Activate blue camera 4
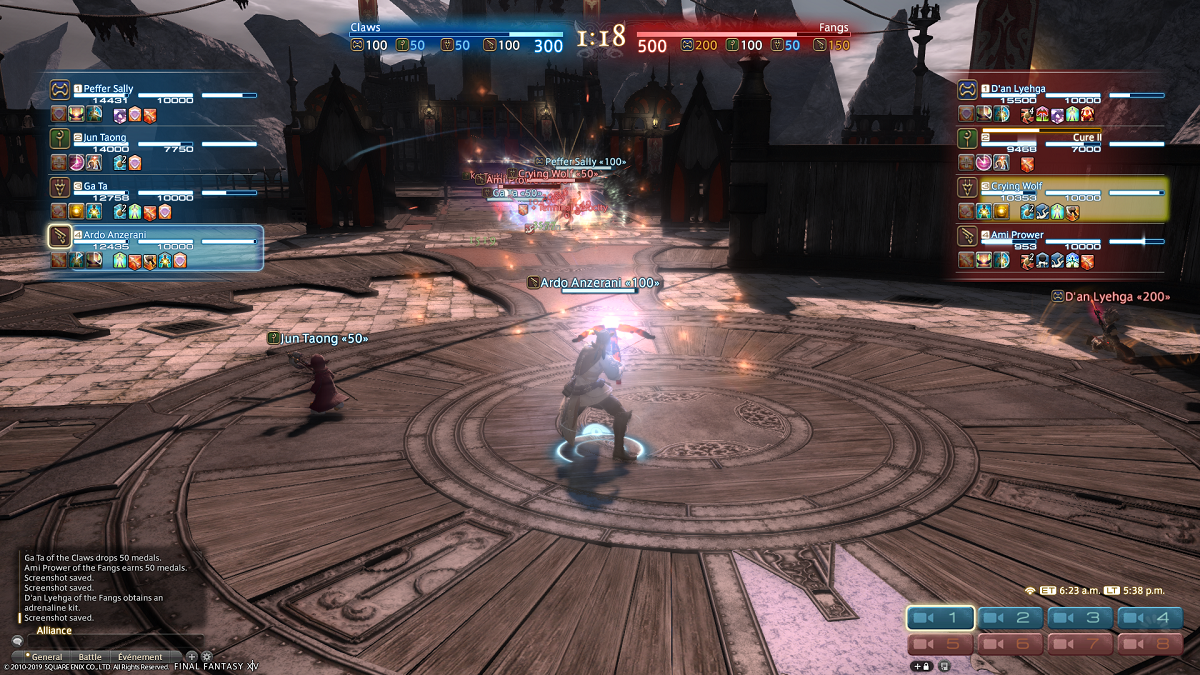This screenshot has width=1200, height=675. tap(1150, 619)
